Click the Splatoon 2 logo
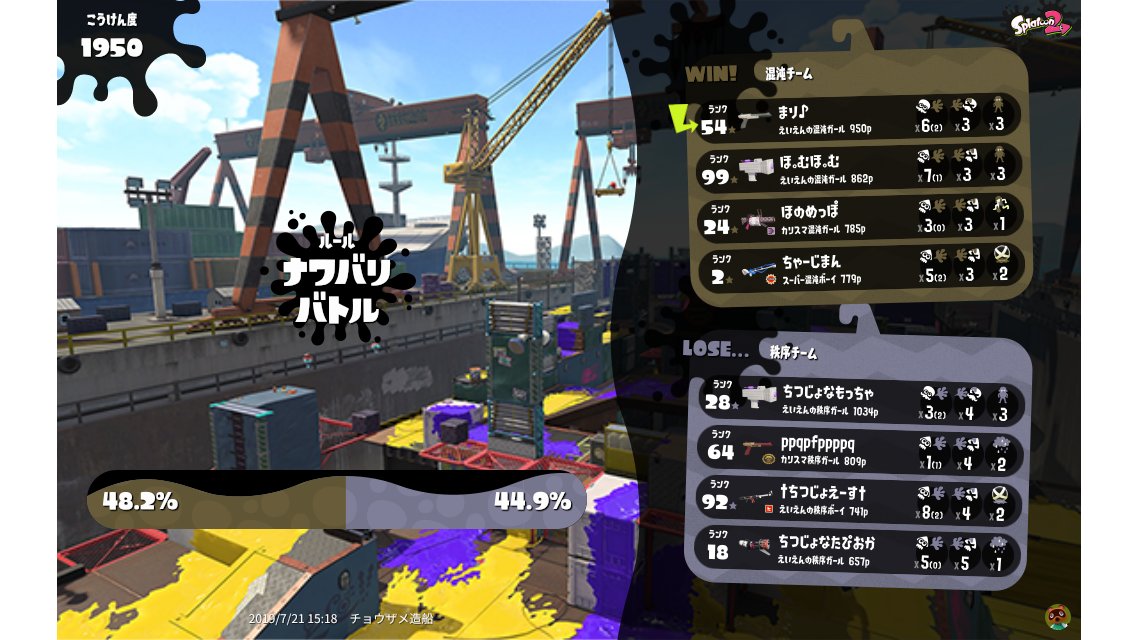1138x640 pixels. click(x=1040, y=22)
